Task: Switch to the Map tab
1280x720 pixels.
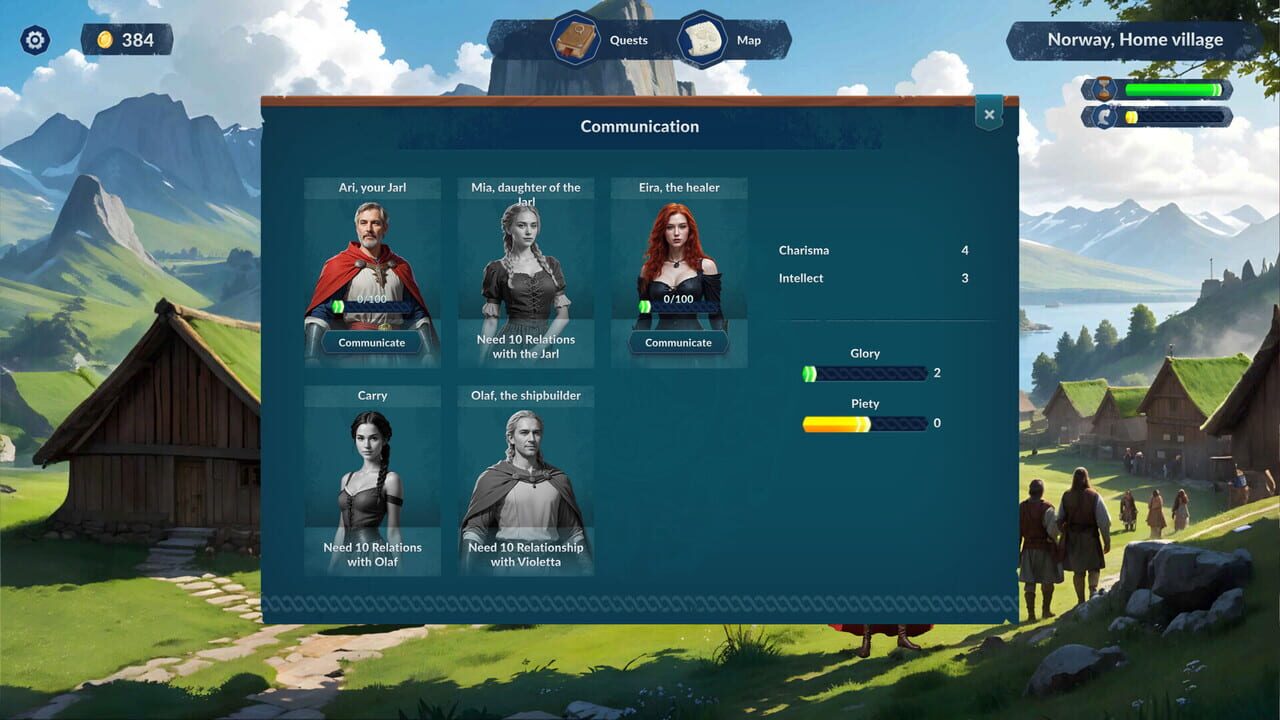Action: (x=749, y=40)
